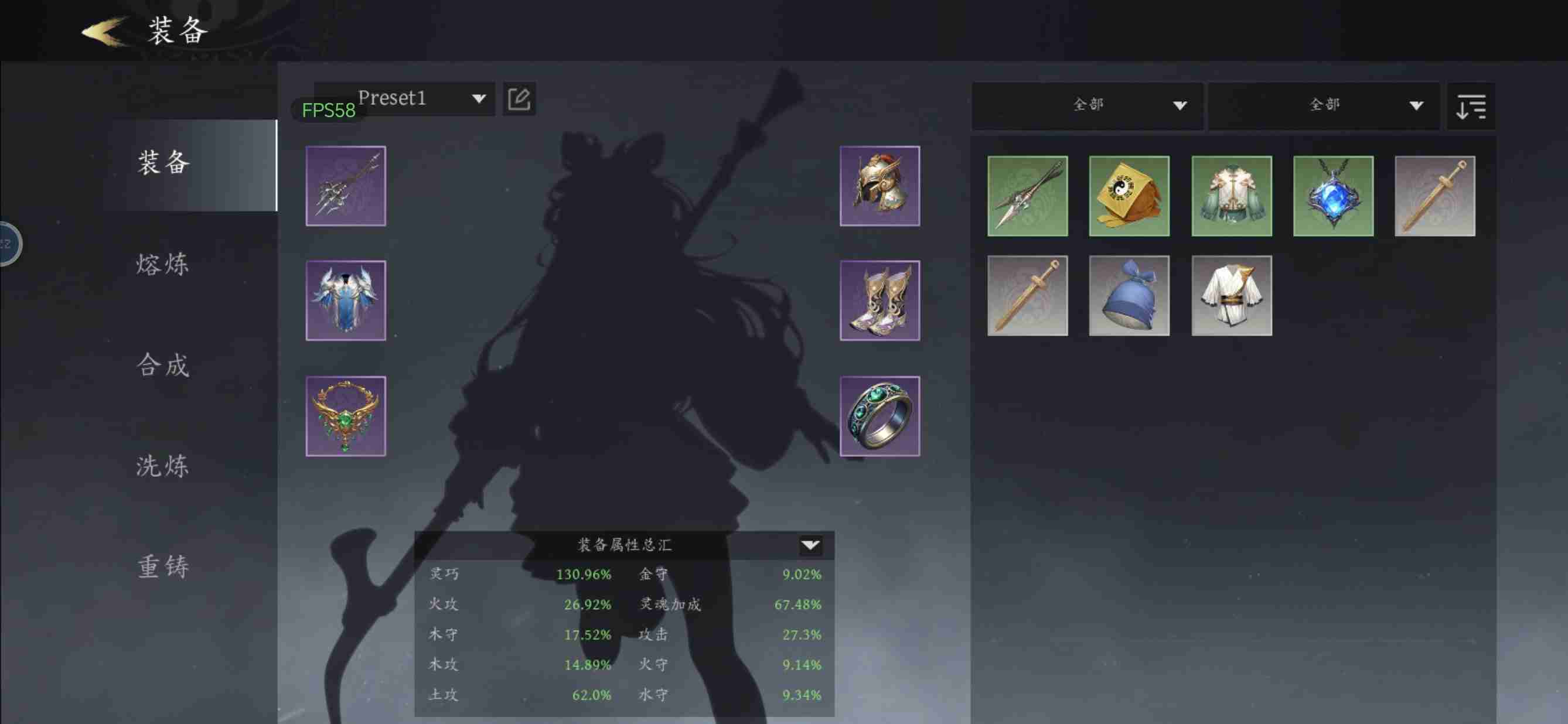The height and width of the screenshot is (724, 1568).
Task: Select the equipped spear weapon slot
Action: point(345,186)
